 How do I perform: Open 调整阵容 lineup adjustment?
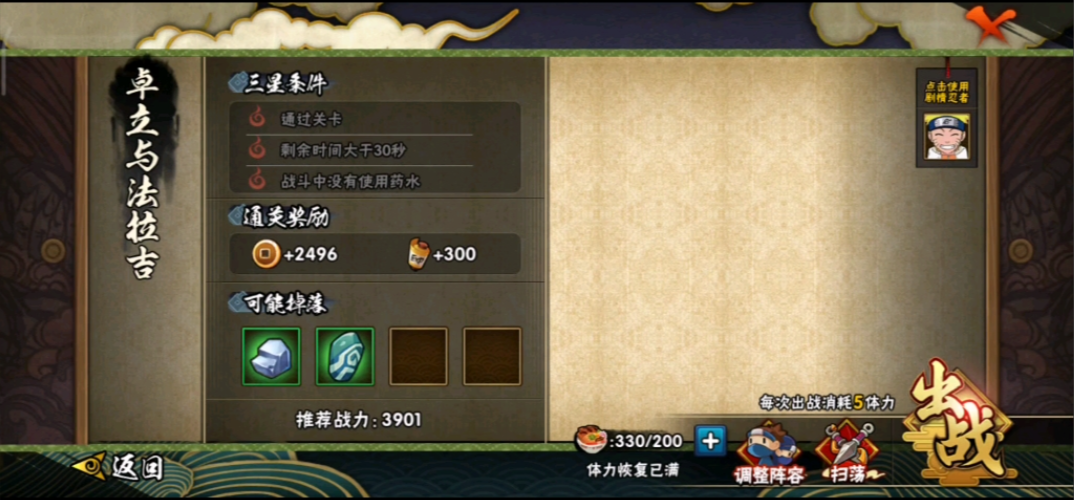(769, 453)
